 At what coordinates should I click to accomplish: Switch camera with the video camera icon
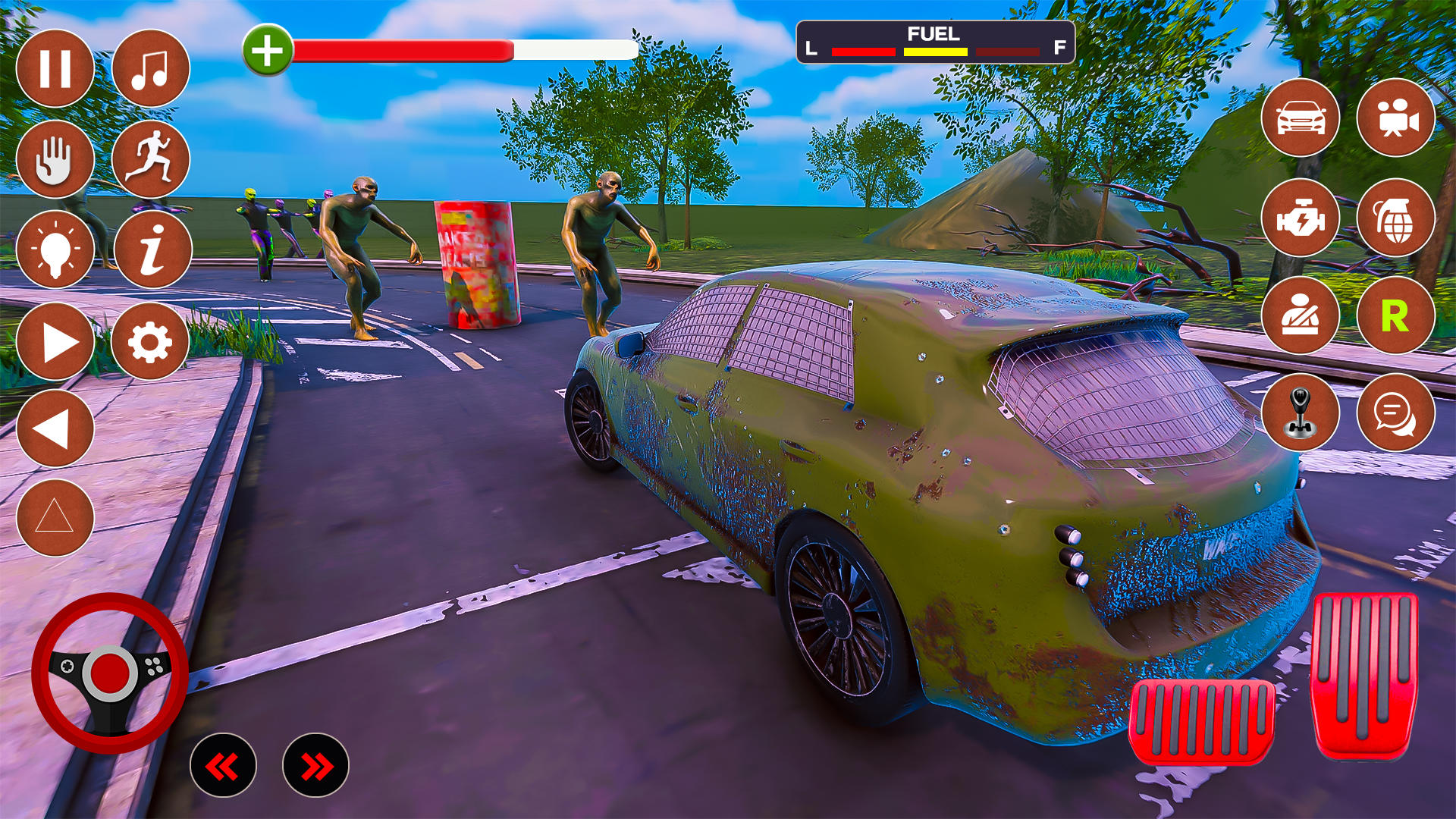(x=1396, y=118)
